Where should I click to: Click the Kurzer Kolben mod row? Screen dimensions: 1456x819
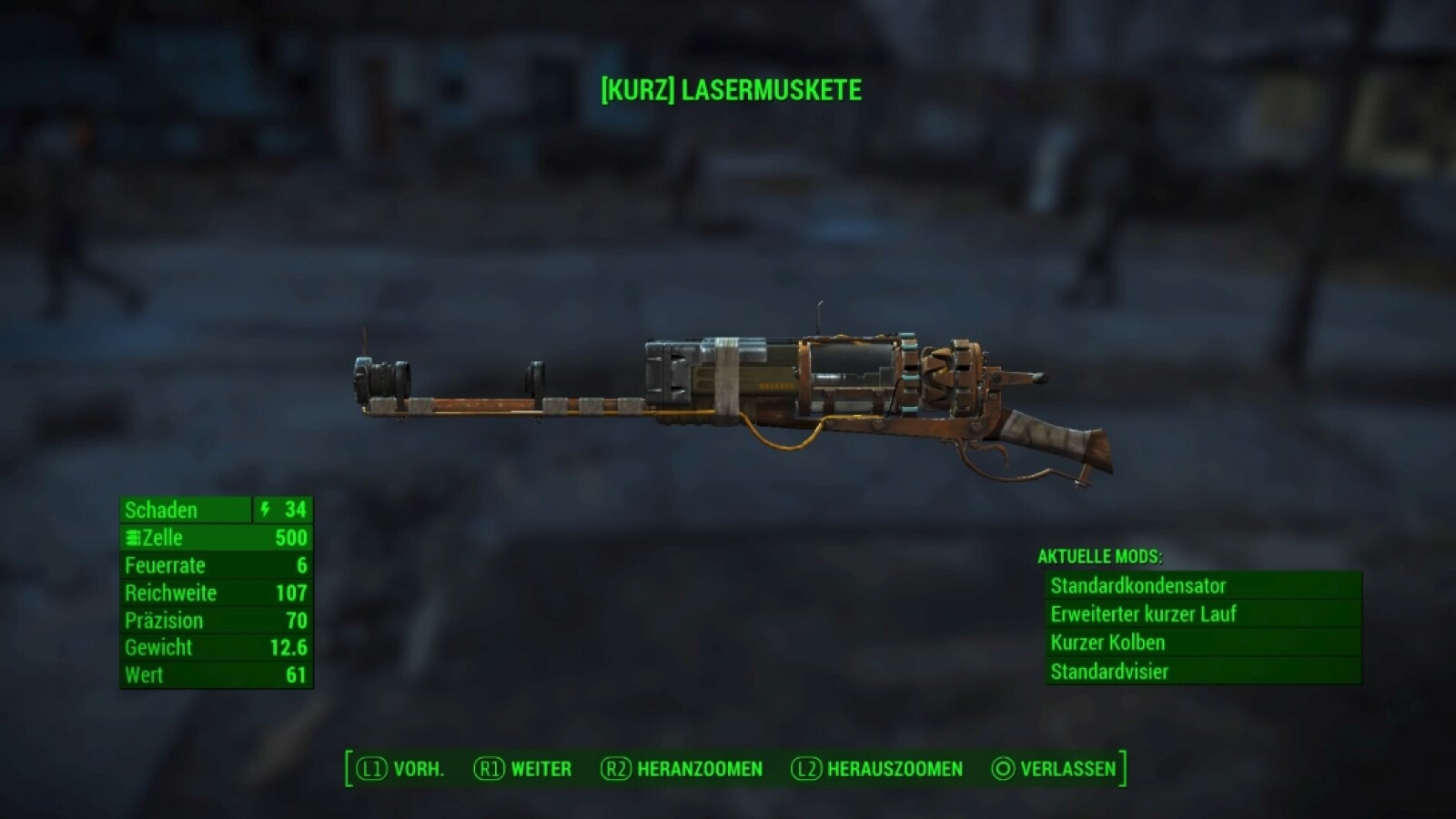point(1201,642)
